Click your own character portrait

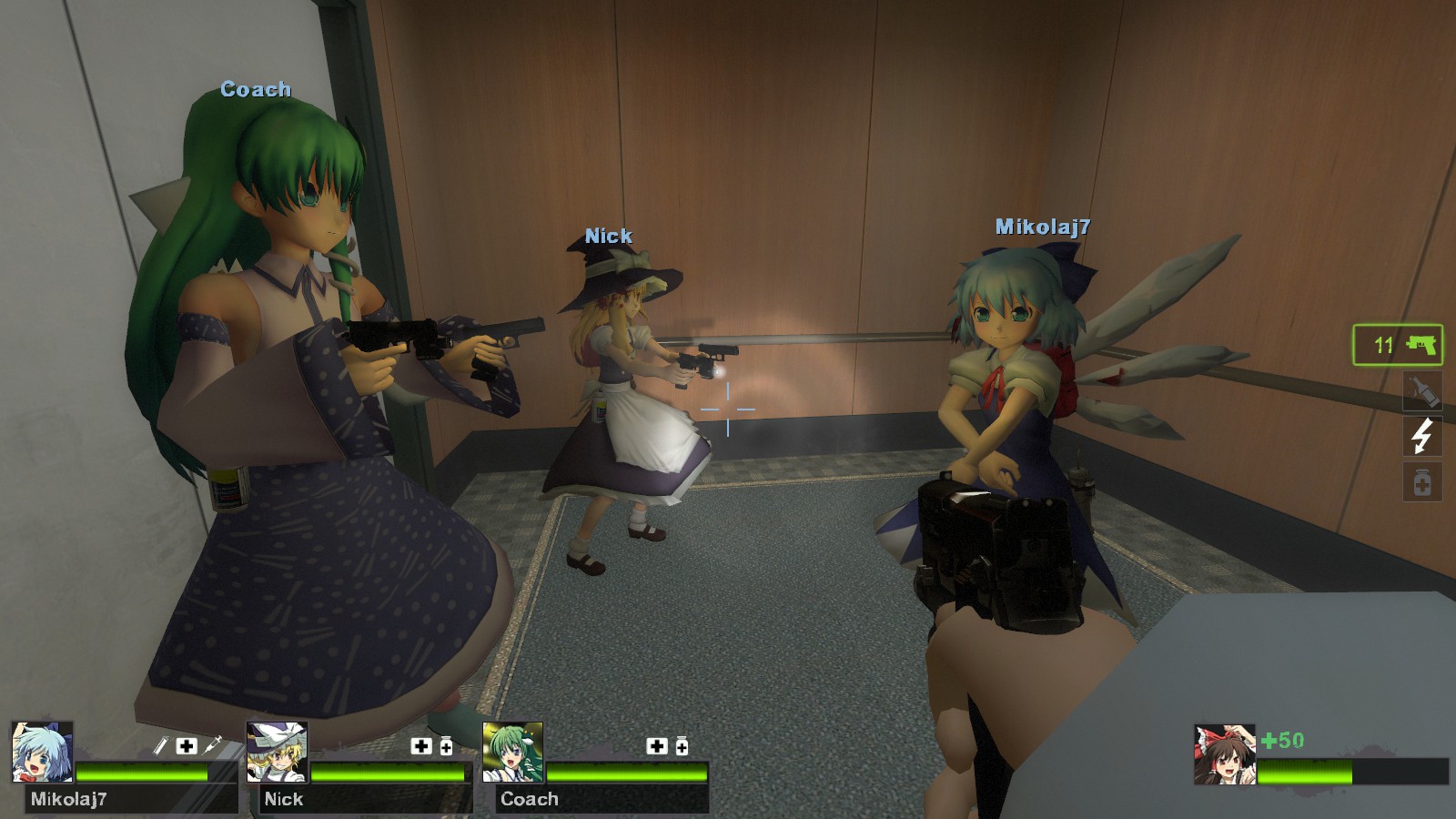click(1224, 754)
